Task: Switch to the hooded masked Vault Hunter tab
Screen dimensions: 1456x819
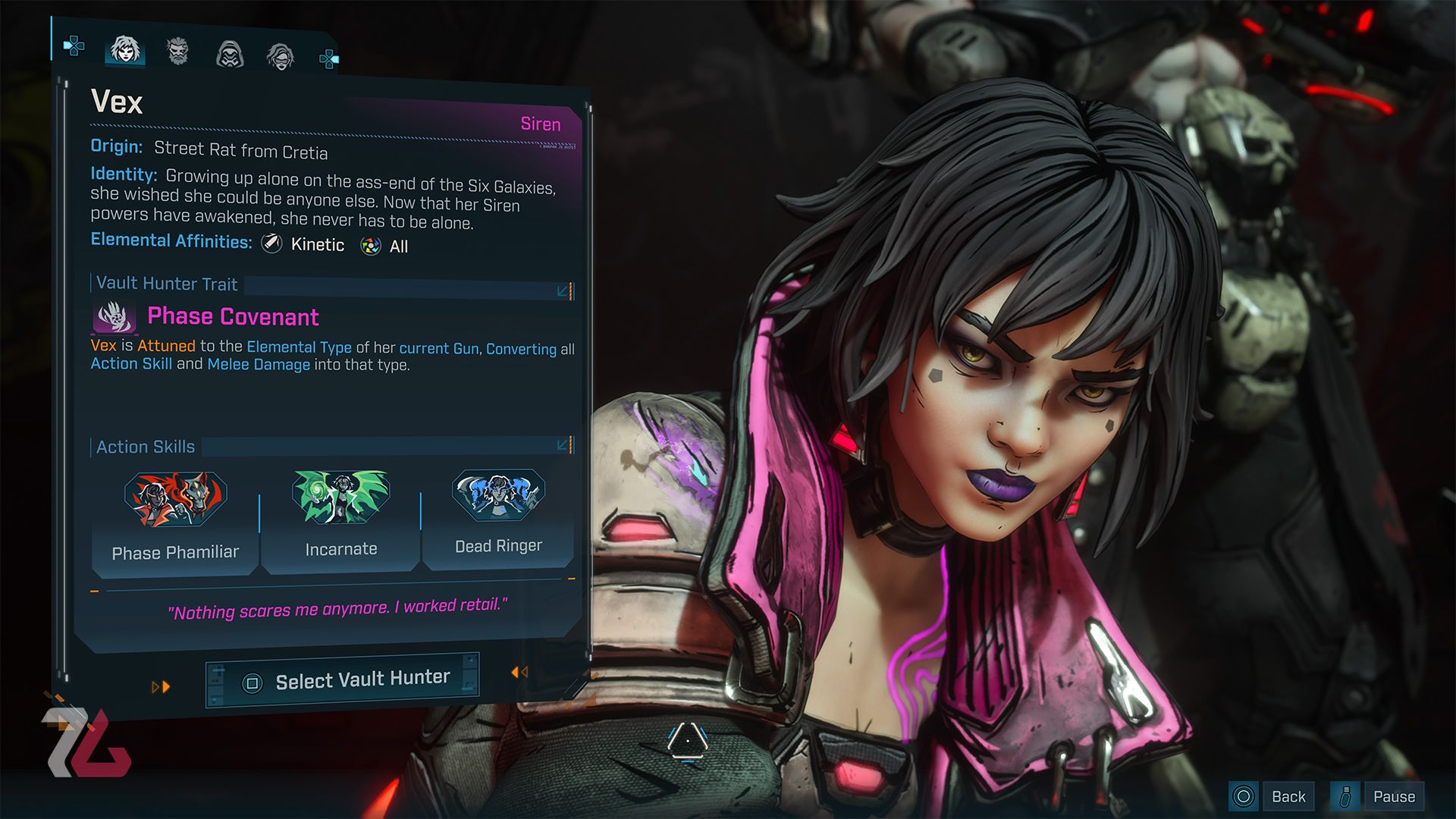Action: tap(230, 55)
